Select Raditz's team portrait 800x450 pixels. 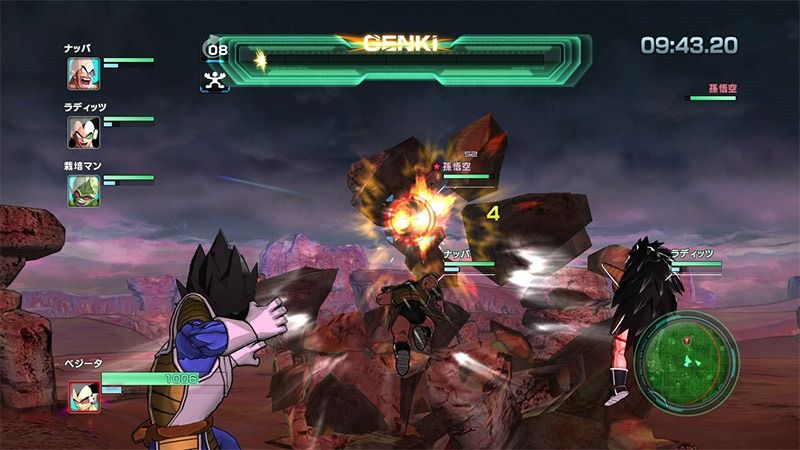coord(83,132)
